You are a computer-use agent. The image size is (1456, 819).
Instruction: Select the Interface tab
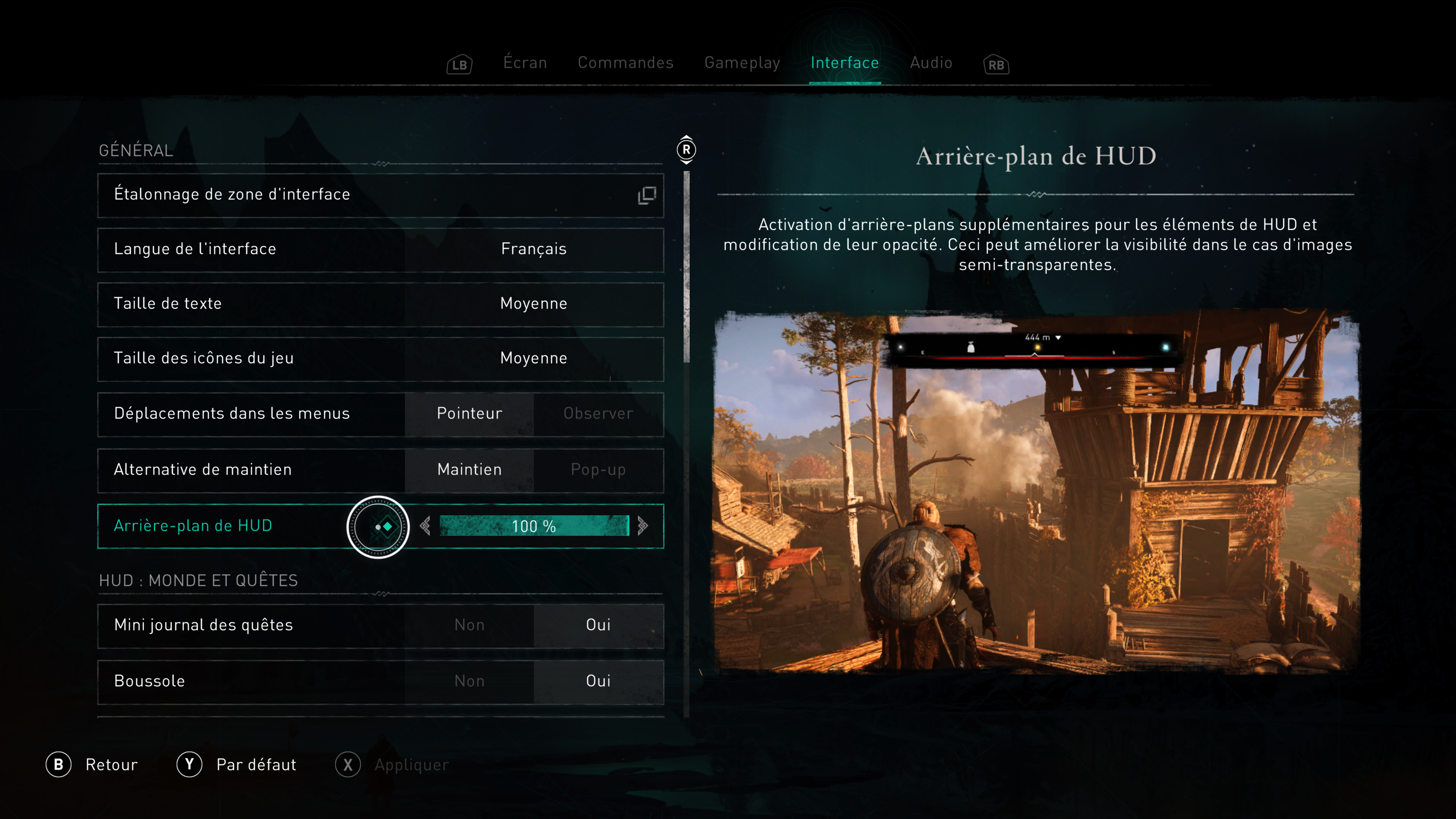pyautogui.click(x=844, y=63)
